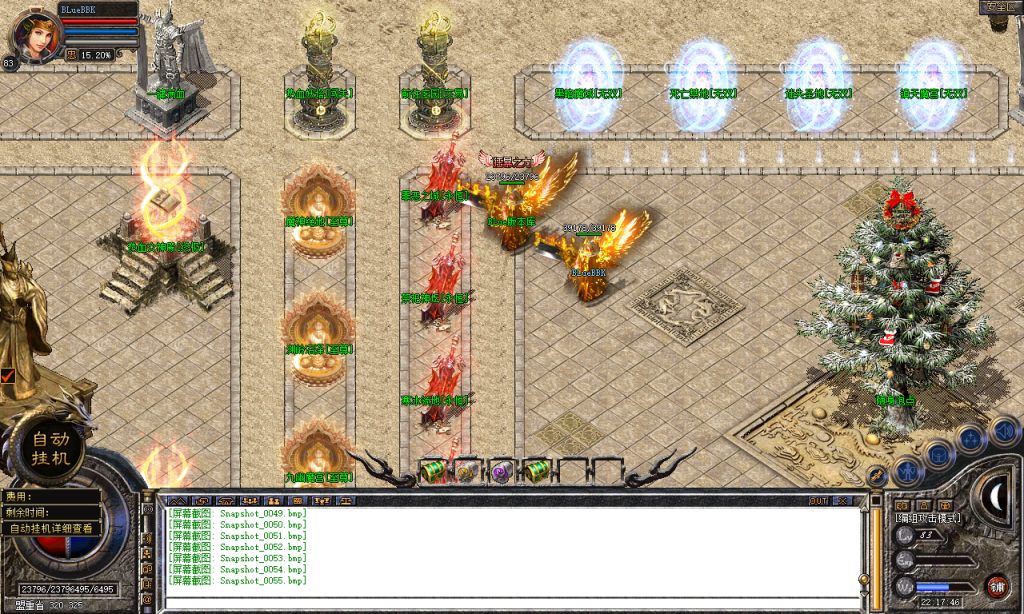Open the bag round menu button
The image size is (1024, 614).
[x=939, y=453]
